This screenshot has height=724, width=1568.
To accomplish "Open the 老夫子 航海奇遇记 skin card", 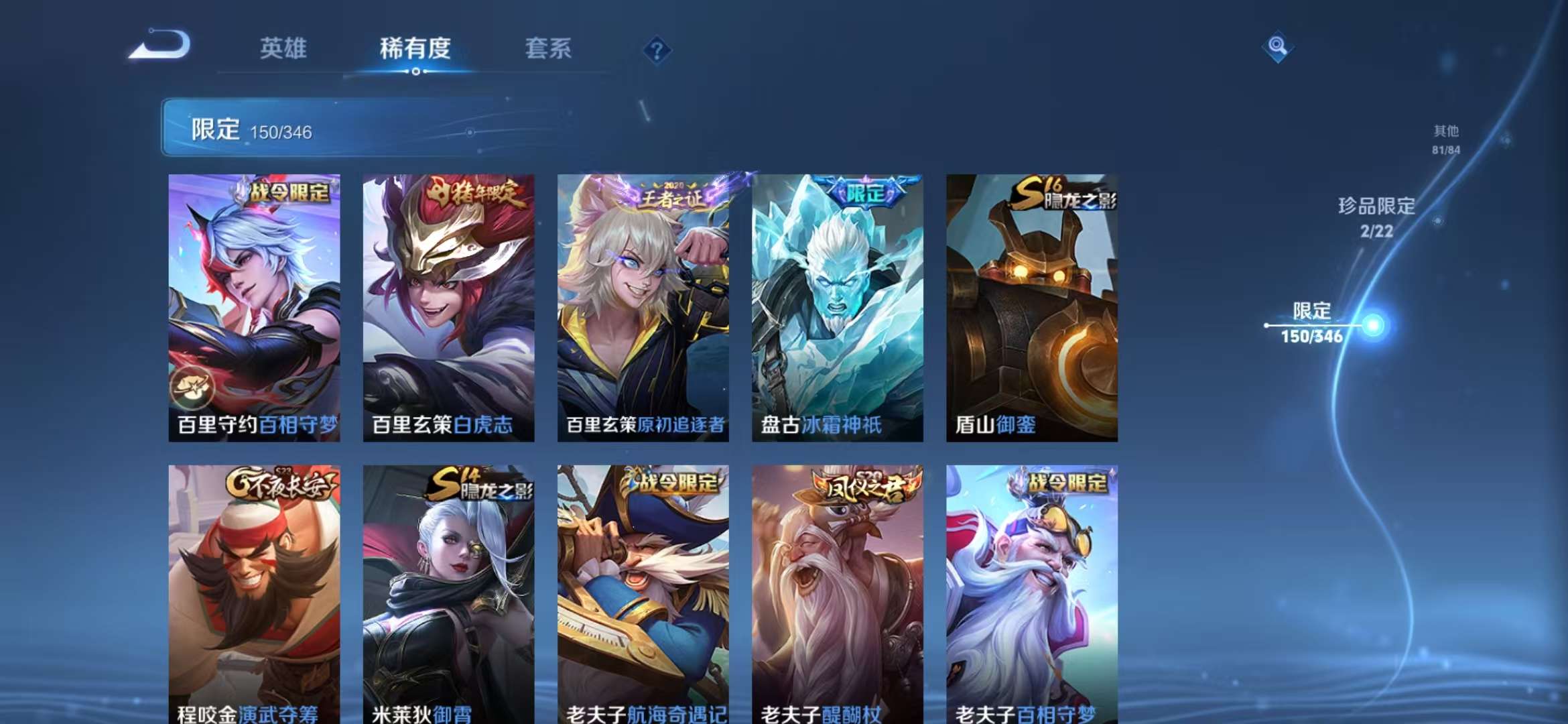I will click(x=641, y=590).
